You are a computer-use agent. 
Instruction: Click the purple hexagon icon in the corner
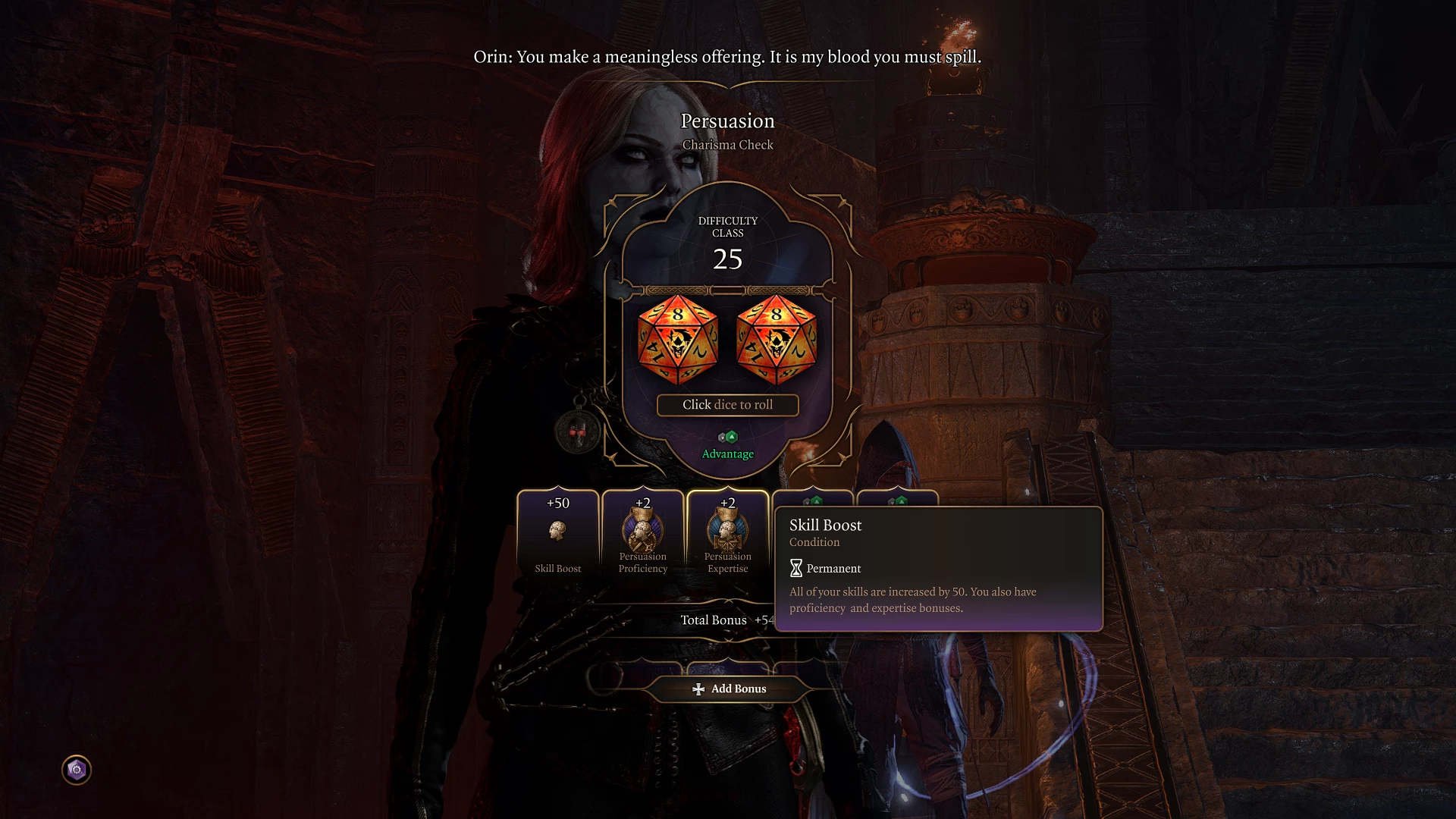point(77,770)
